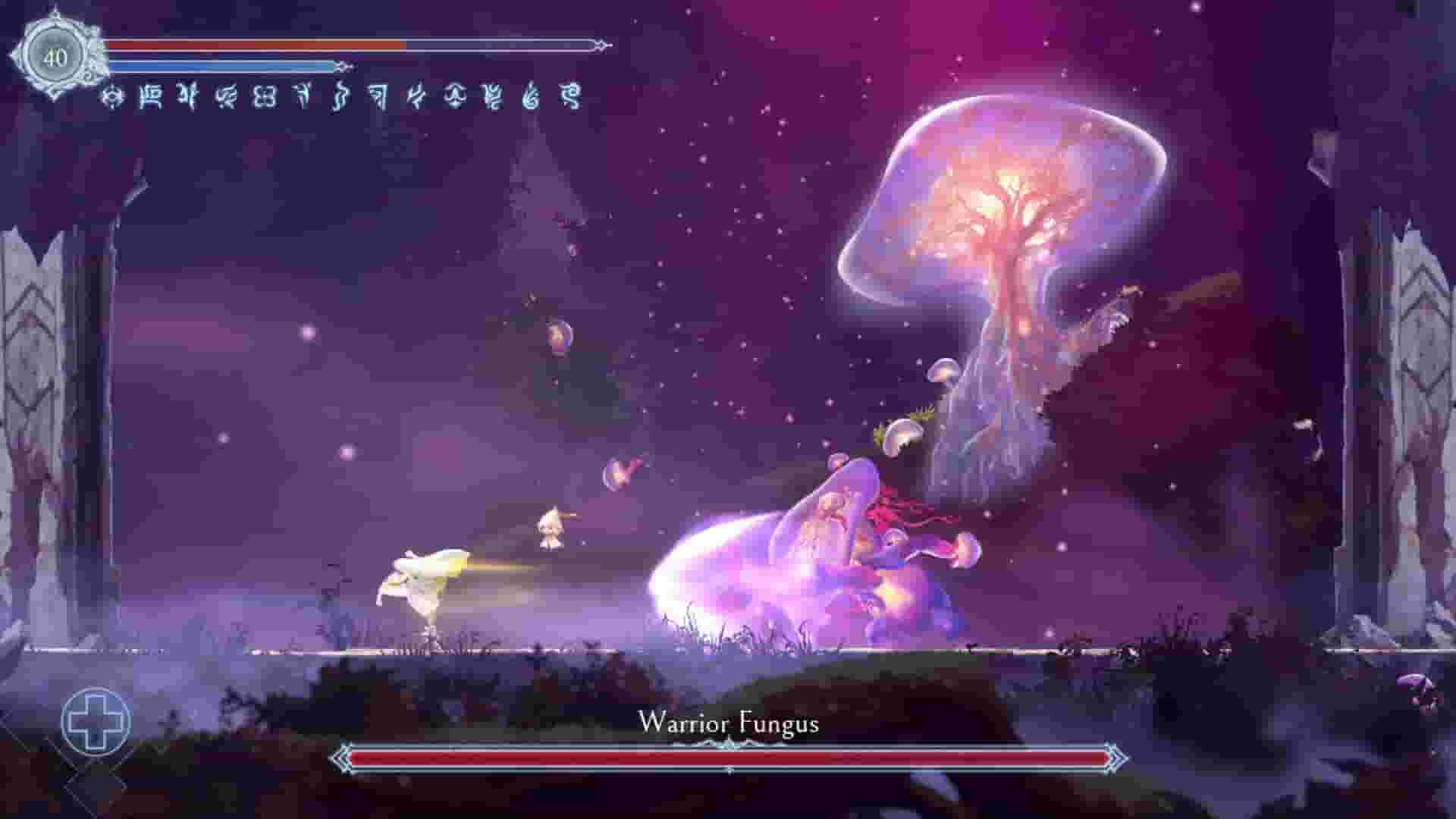Click the blue mana bar

227,67
